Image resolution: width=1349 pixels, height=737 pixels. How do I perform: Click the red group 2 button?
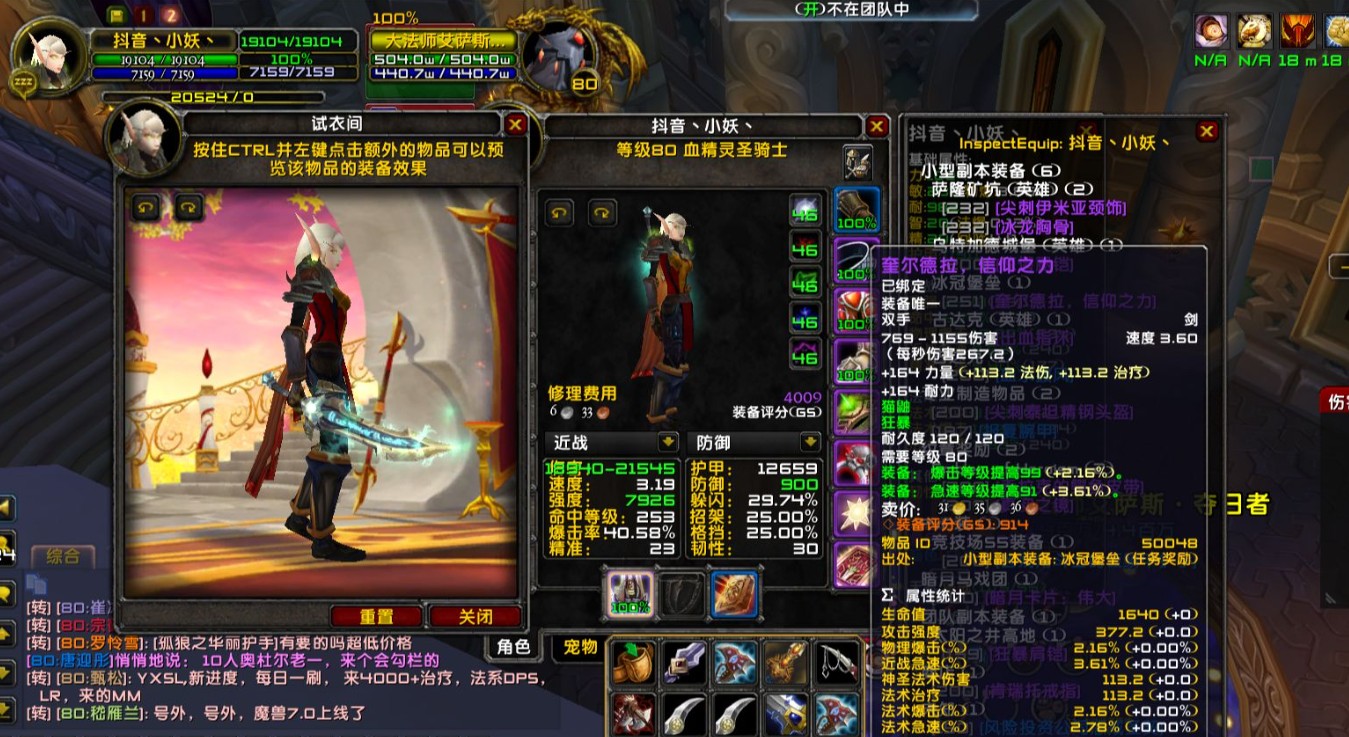pos(171,15)
